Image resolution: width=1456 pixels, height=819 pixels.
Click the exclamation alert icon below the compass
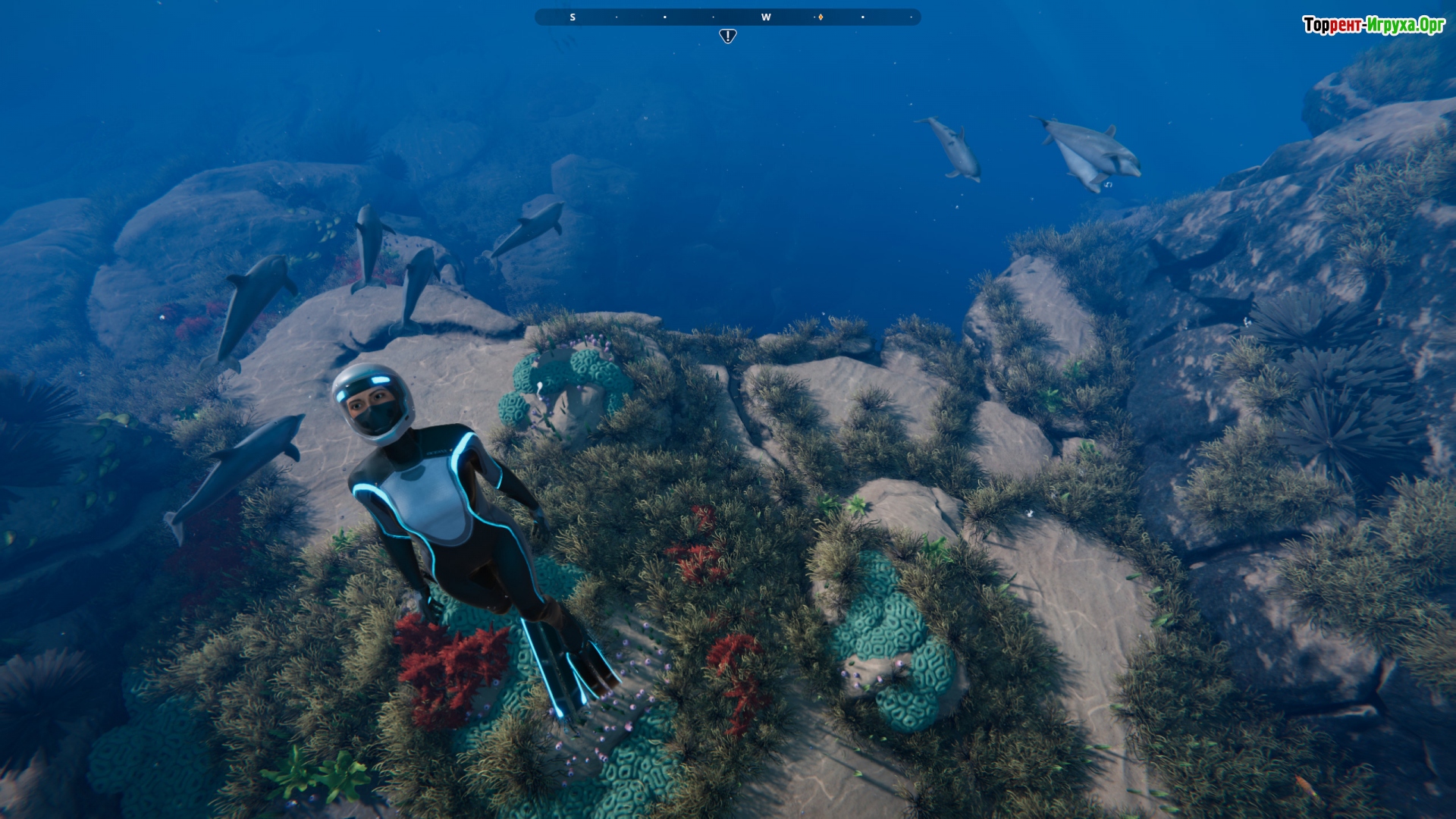pos(727,36)
